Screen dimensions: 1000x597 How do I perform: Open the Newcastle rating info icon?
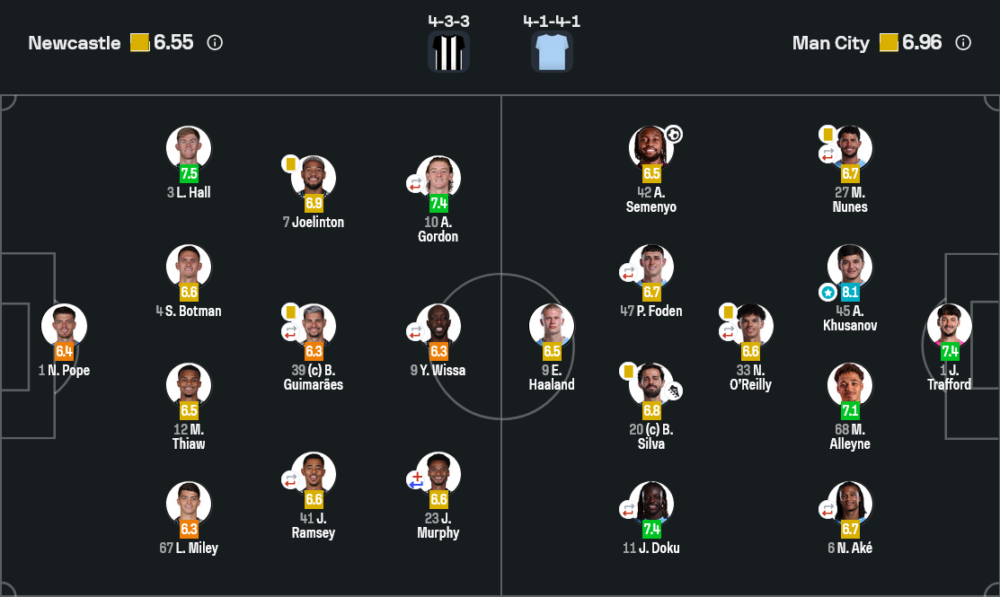(x=215, y=43)
